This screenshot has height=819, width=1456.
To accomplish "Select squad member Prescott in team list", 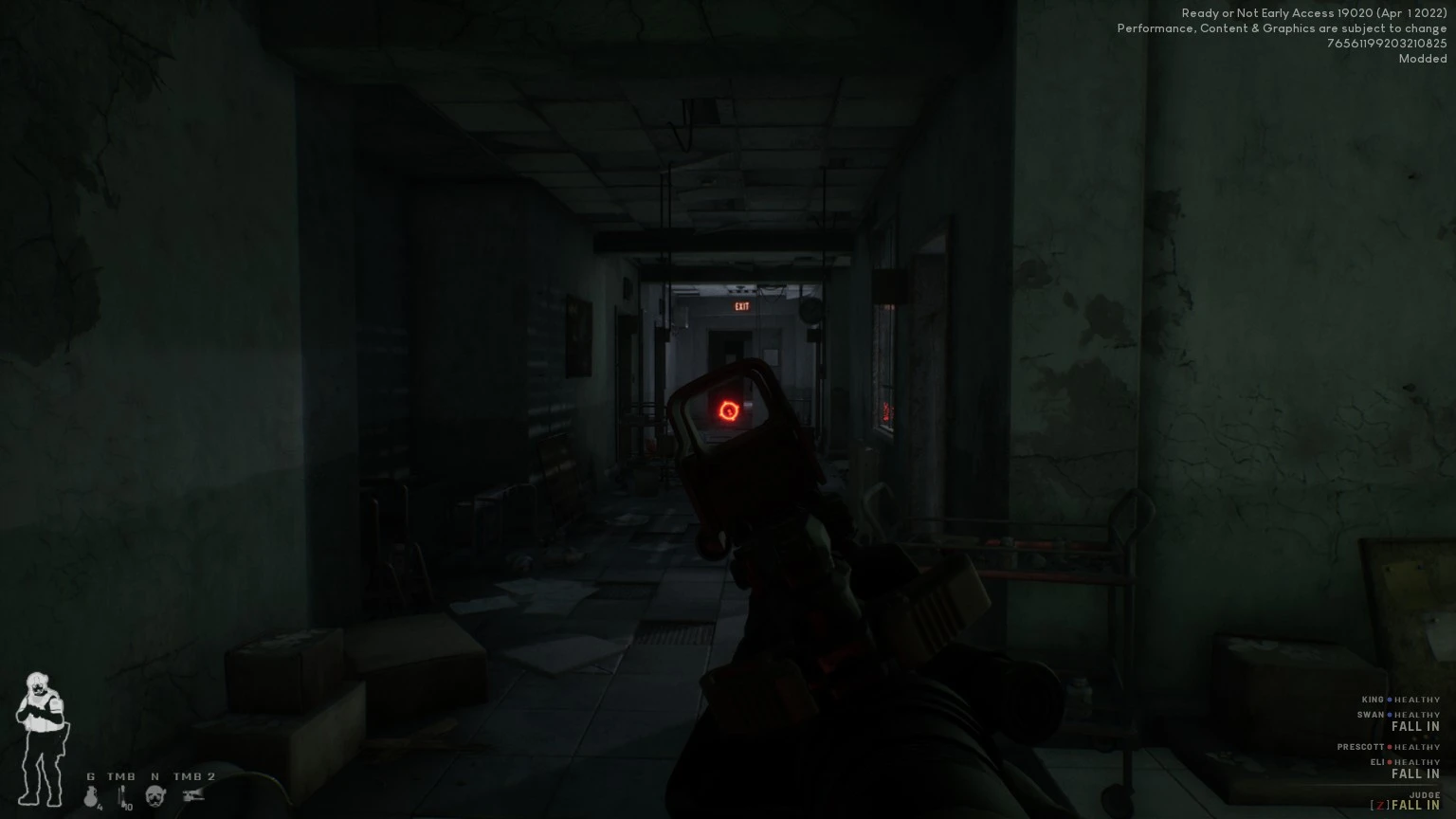I will [x=1361, y=747].
